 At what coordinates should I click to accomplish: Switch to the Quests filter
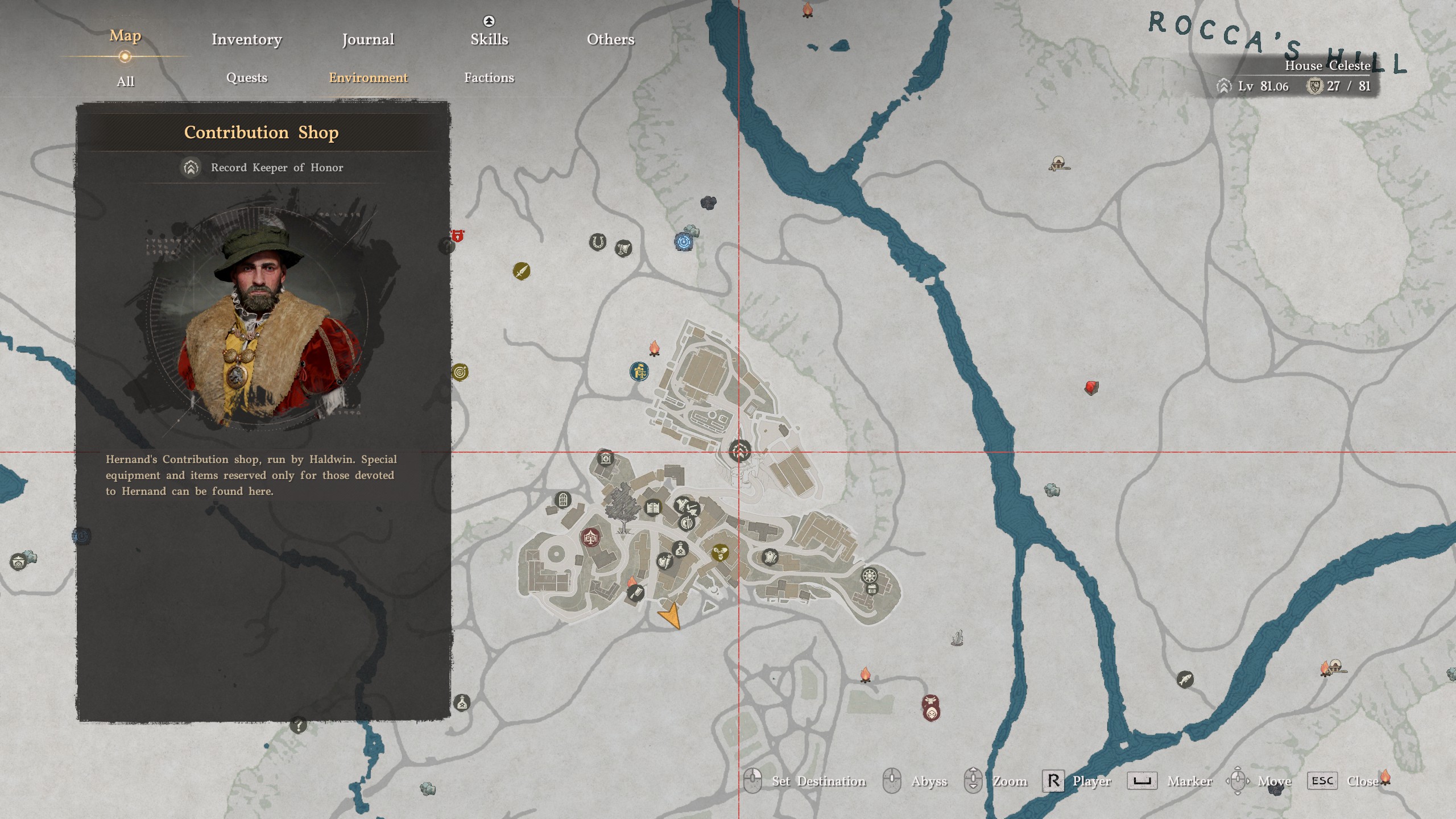coord(246,78)
